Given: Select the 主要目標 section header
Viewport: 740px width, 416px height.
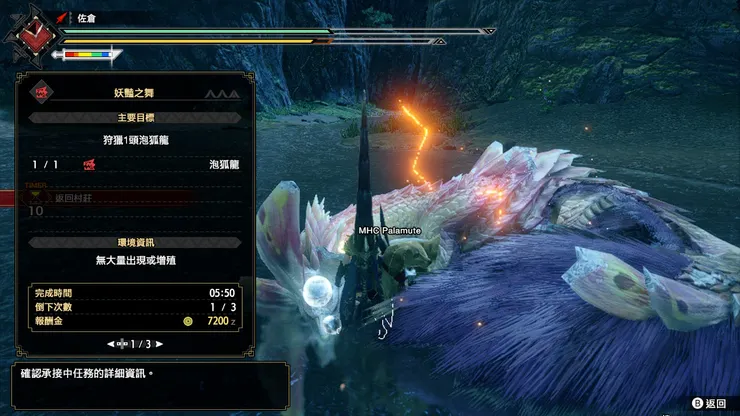Looking at the screenshot, I should click(x=135, y=117).
